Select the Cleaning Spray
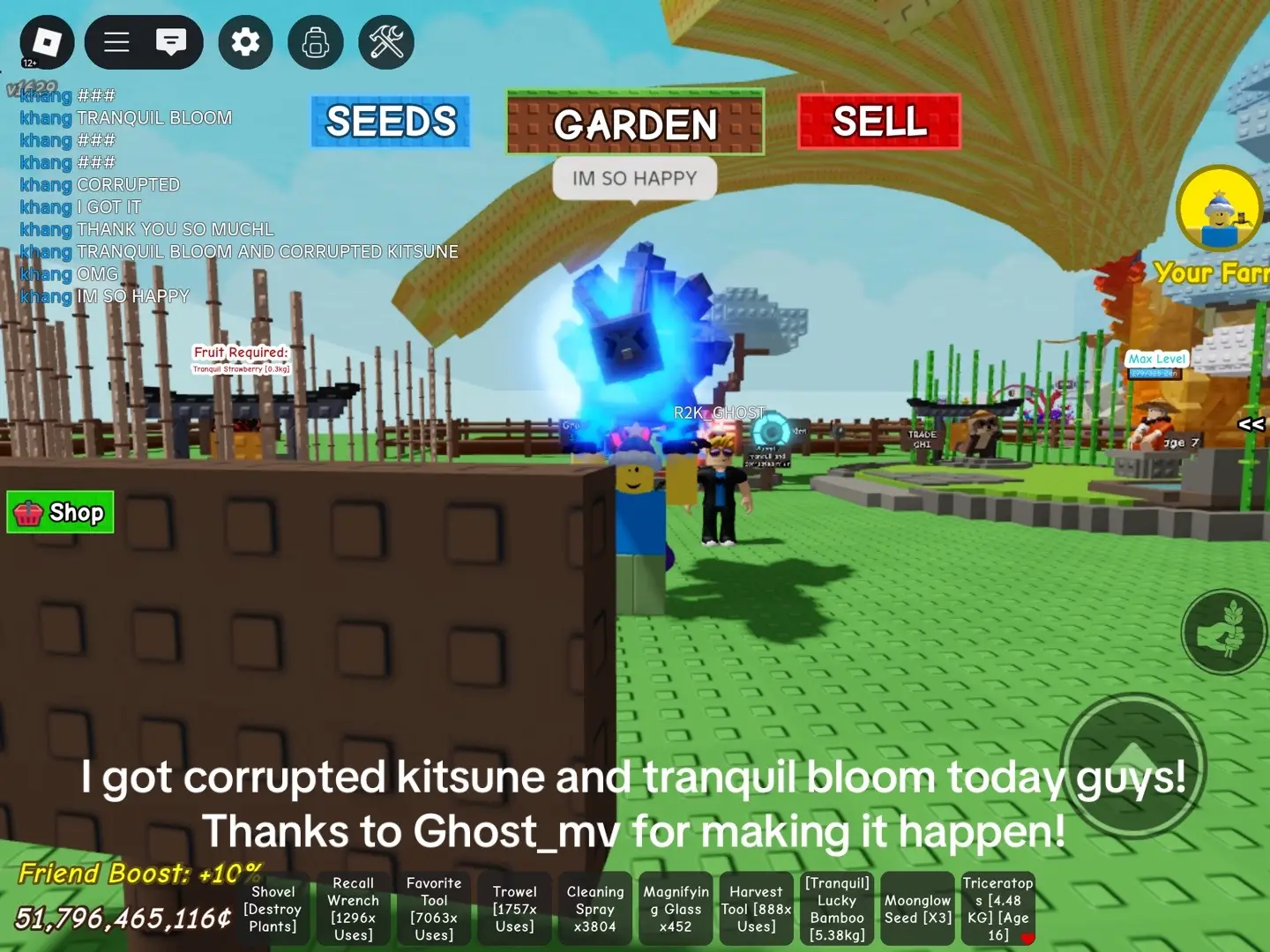Image resolution: width=1270 pixels, height=952 pixels. (594, 909)
